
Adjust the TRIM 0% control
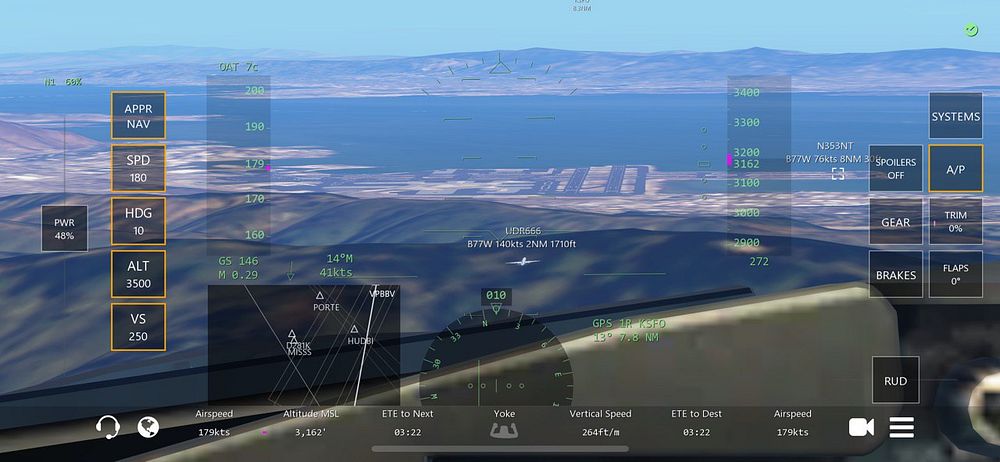[955, 222]
